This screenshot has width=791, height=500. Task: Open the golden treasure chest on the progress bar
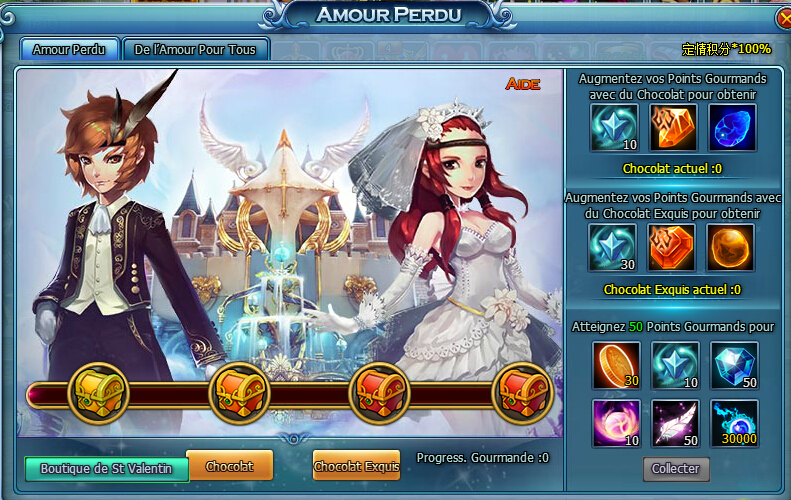pos(98,392)
